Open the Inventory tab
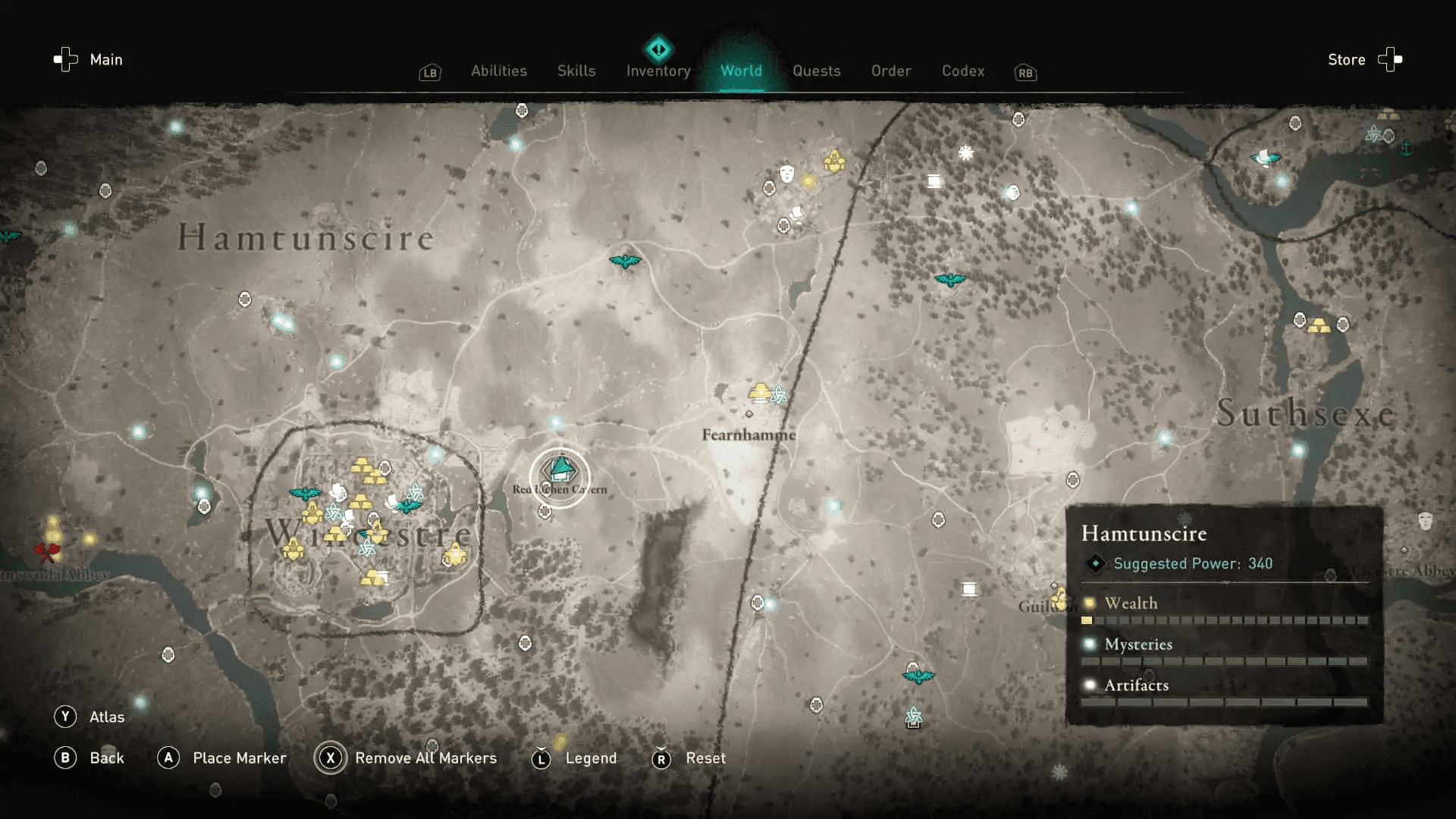The width and height of the screenshot is (1456, 819). coord(657,71)
